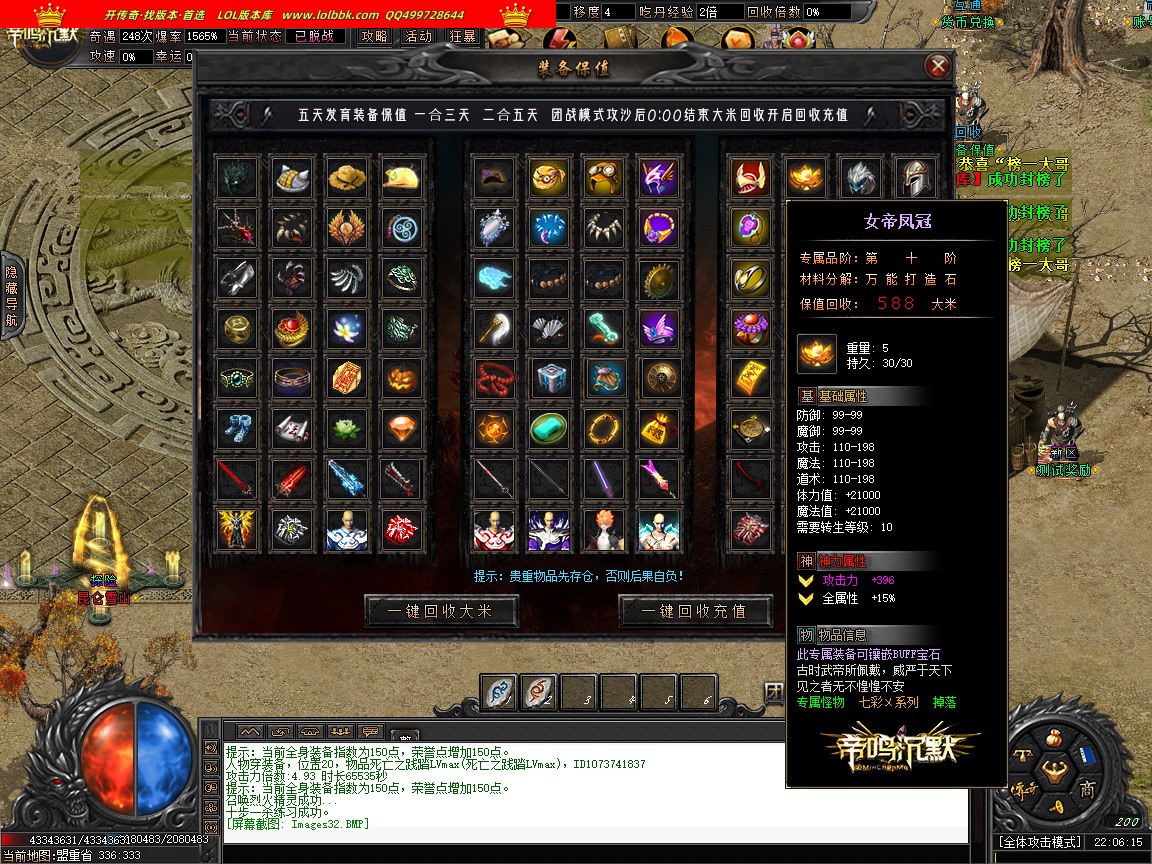Choose the red prayer bead bracelet

coord(494,378)
